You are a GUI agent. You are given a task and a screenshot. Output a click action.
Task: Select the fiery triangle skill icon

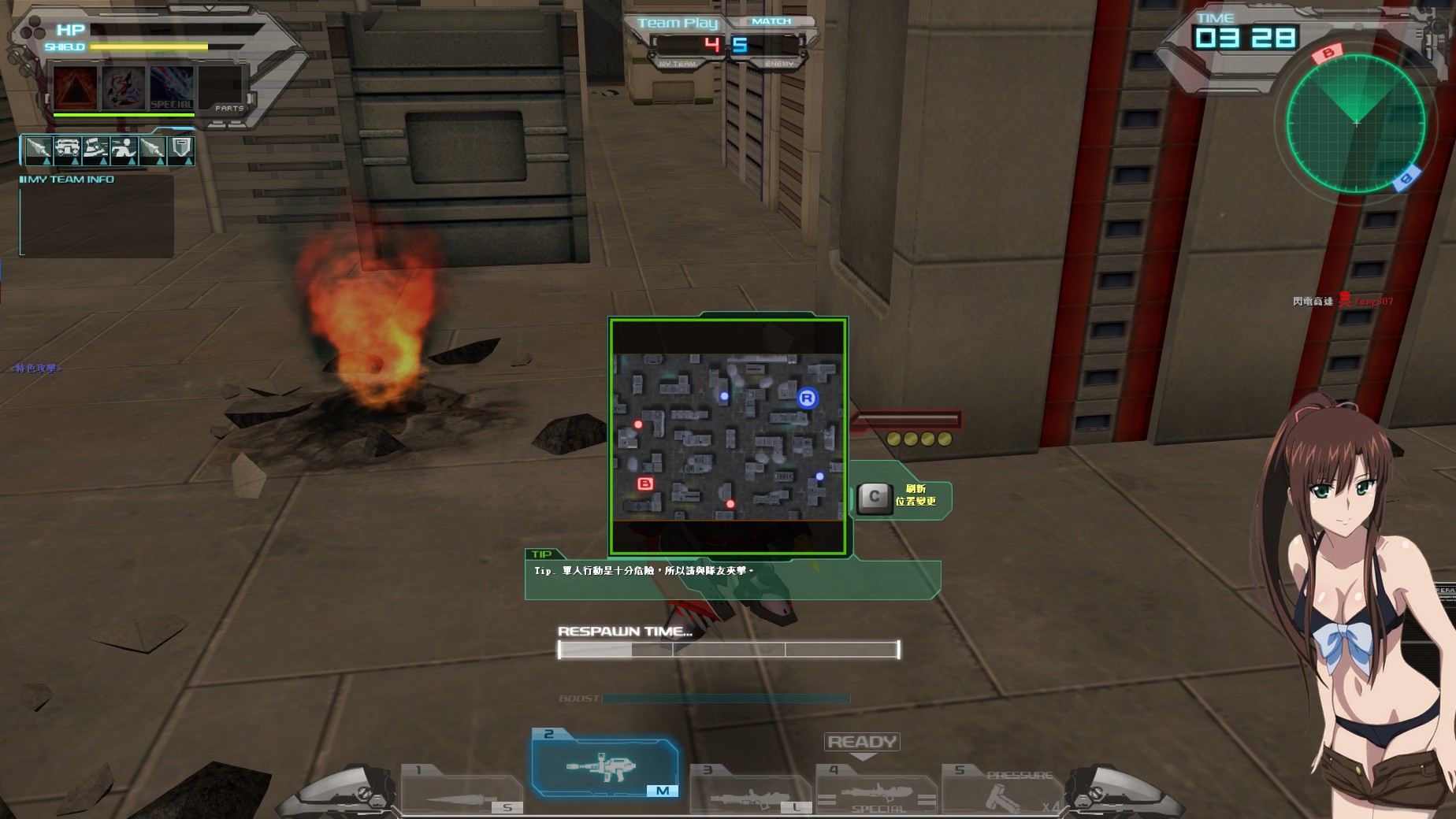pos(75,88)
